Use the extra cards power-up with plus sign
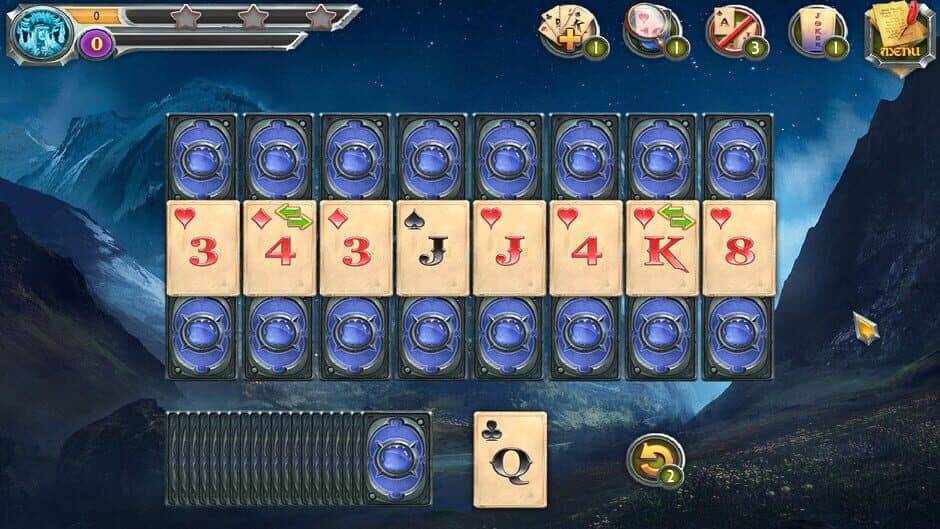Image resolution: width=940 pixels, height=529 pixels. (x=570, y=30)
